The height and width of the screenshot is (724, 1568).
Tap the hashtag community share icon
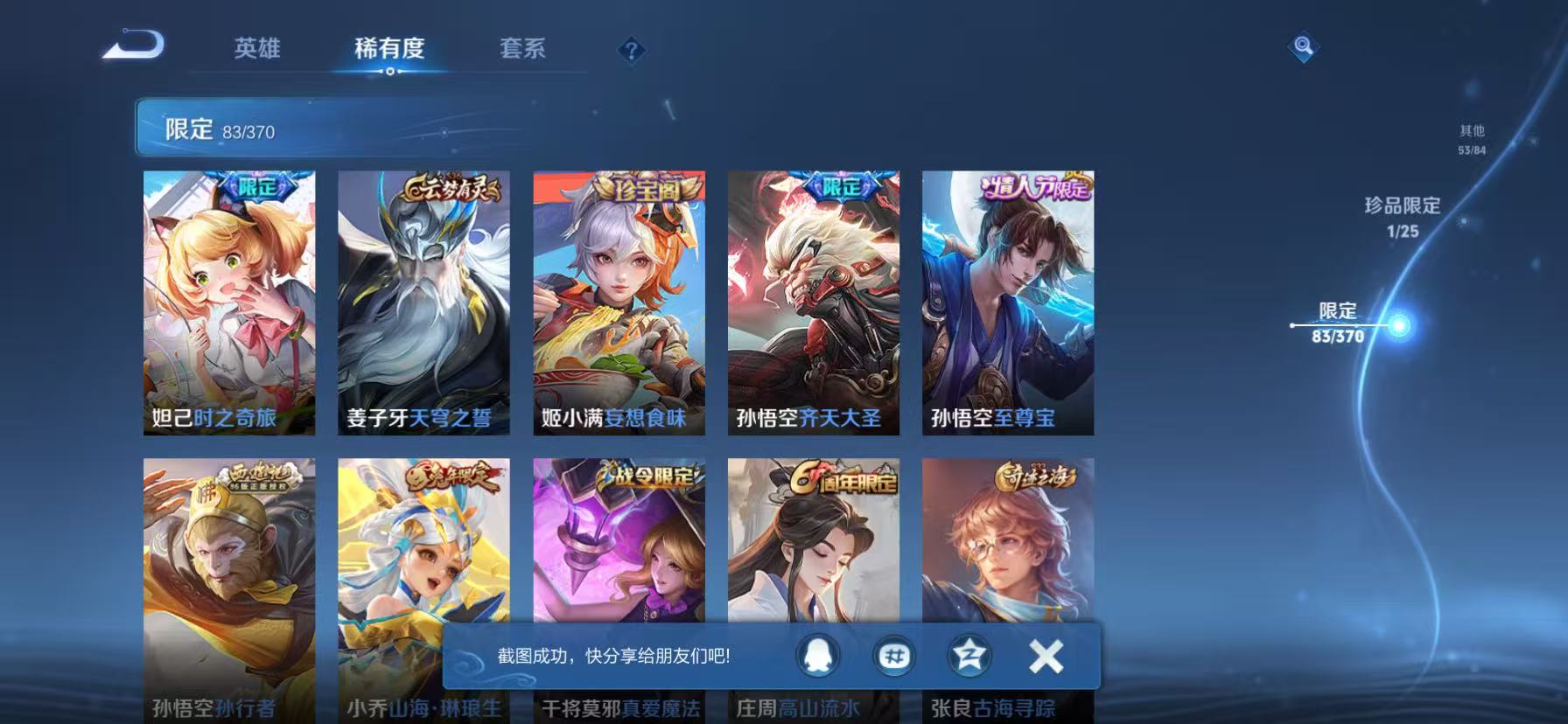click(894, 657)
